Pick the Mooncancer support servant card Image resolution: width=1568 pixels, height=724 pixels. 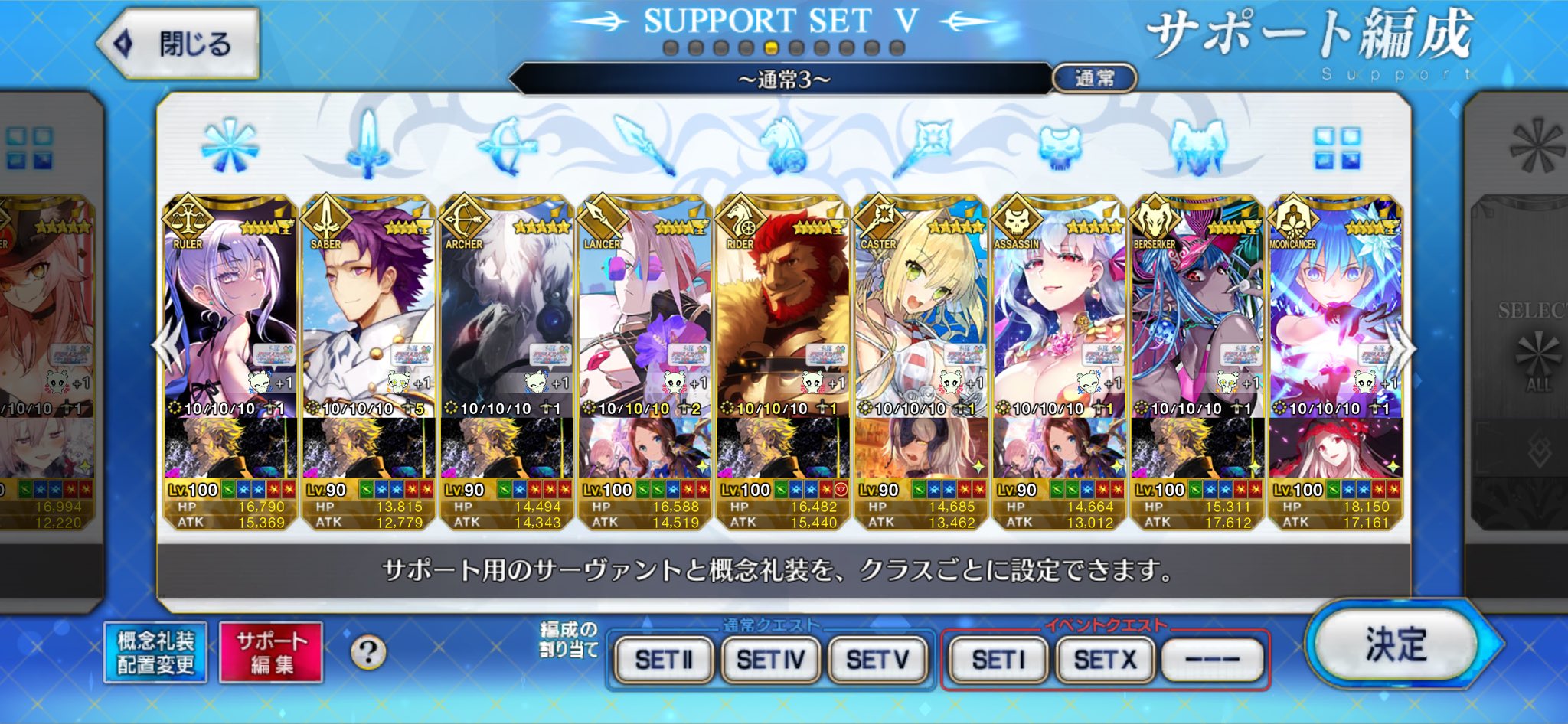(x=1334, y=321)
